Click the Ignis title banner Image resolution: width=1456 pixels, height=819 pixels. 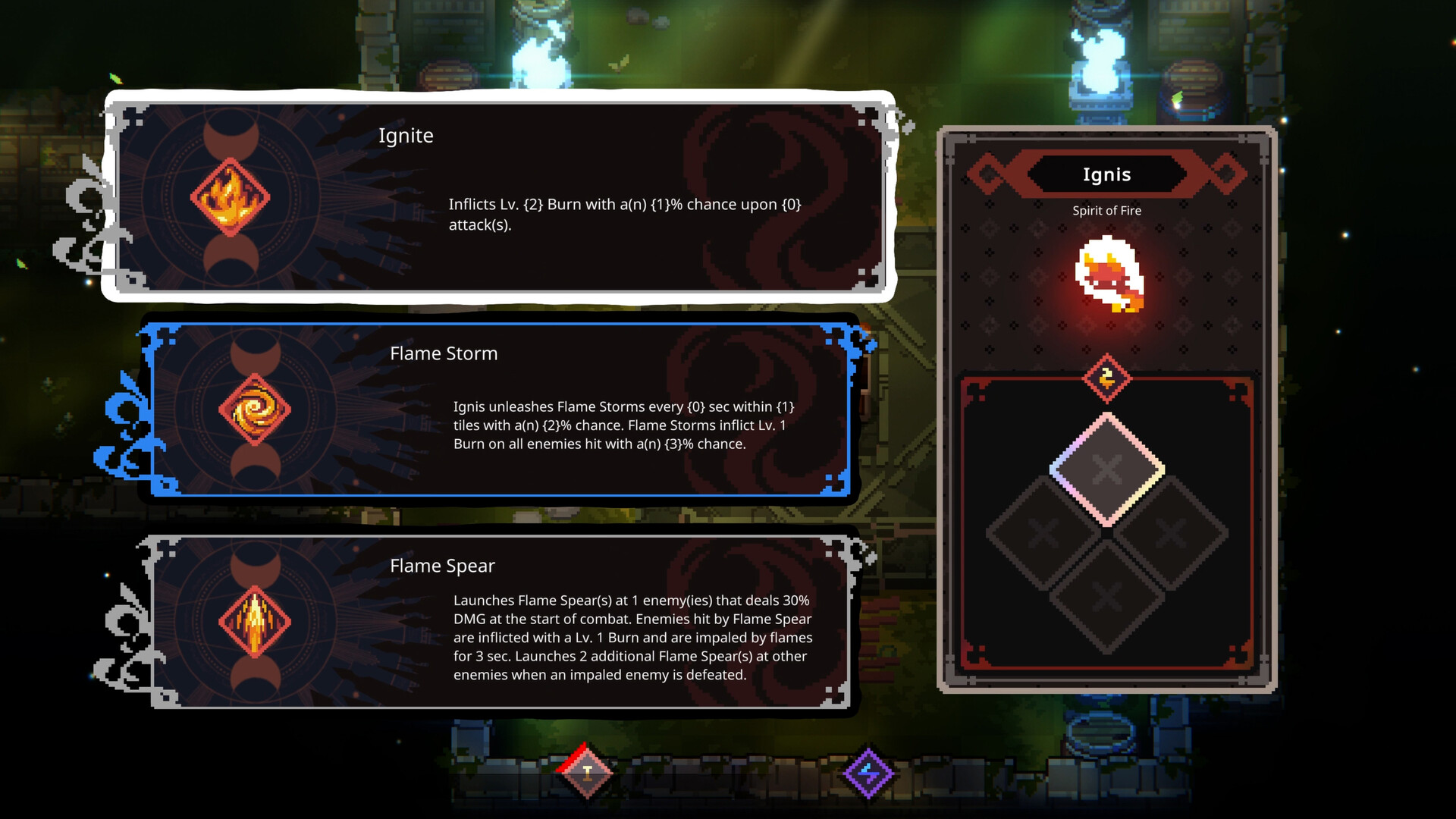1106,174
